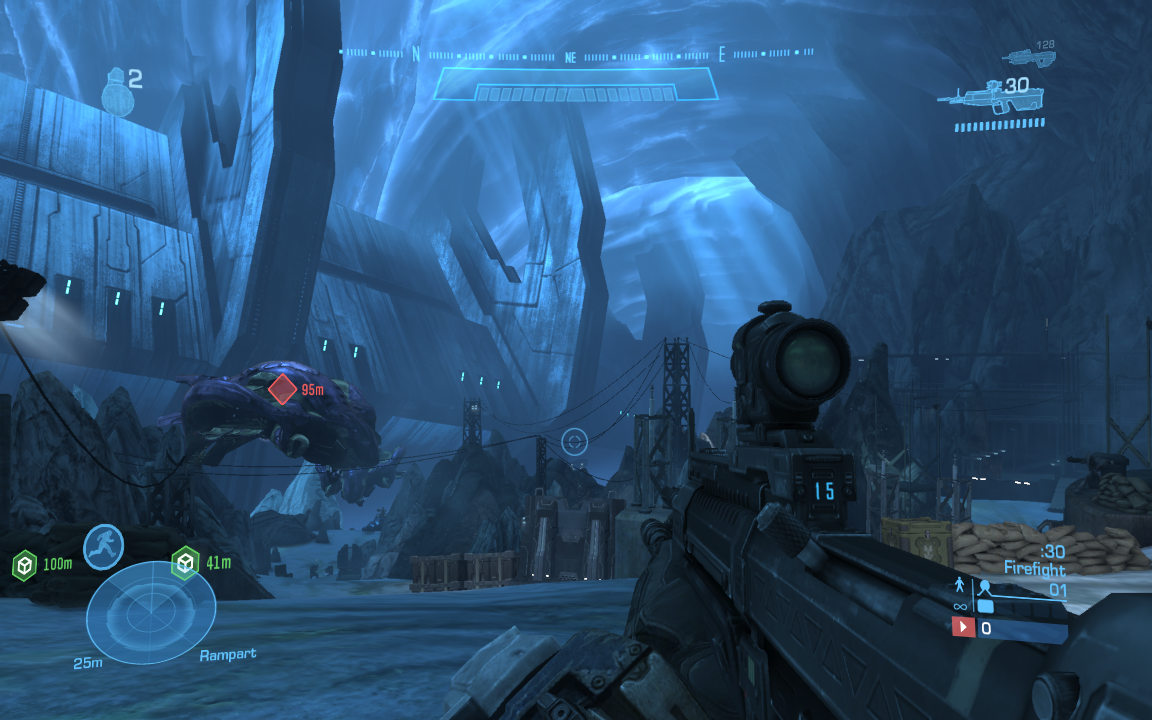Select the green cube marker at 100m
The image size is (1152, 720).
click(24, 566)
